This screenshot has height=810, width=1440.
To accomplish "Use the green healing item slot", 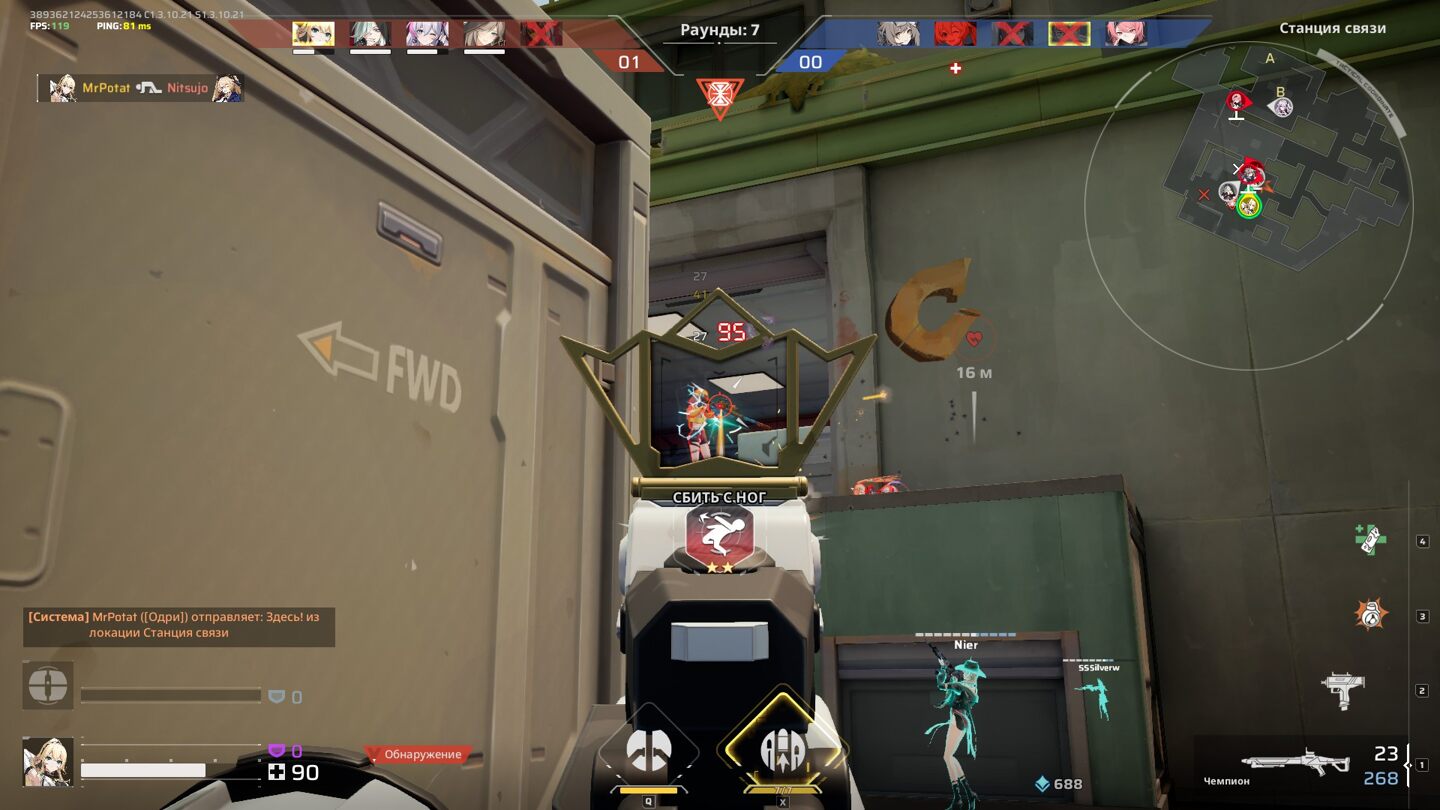I will pos(1369,540).
